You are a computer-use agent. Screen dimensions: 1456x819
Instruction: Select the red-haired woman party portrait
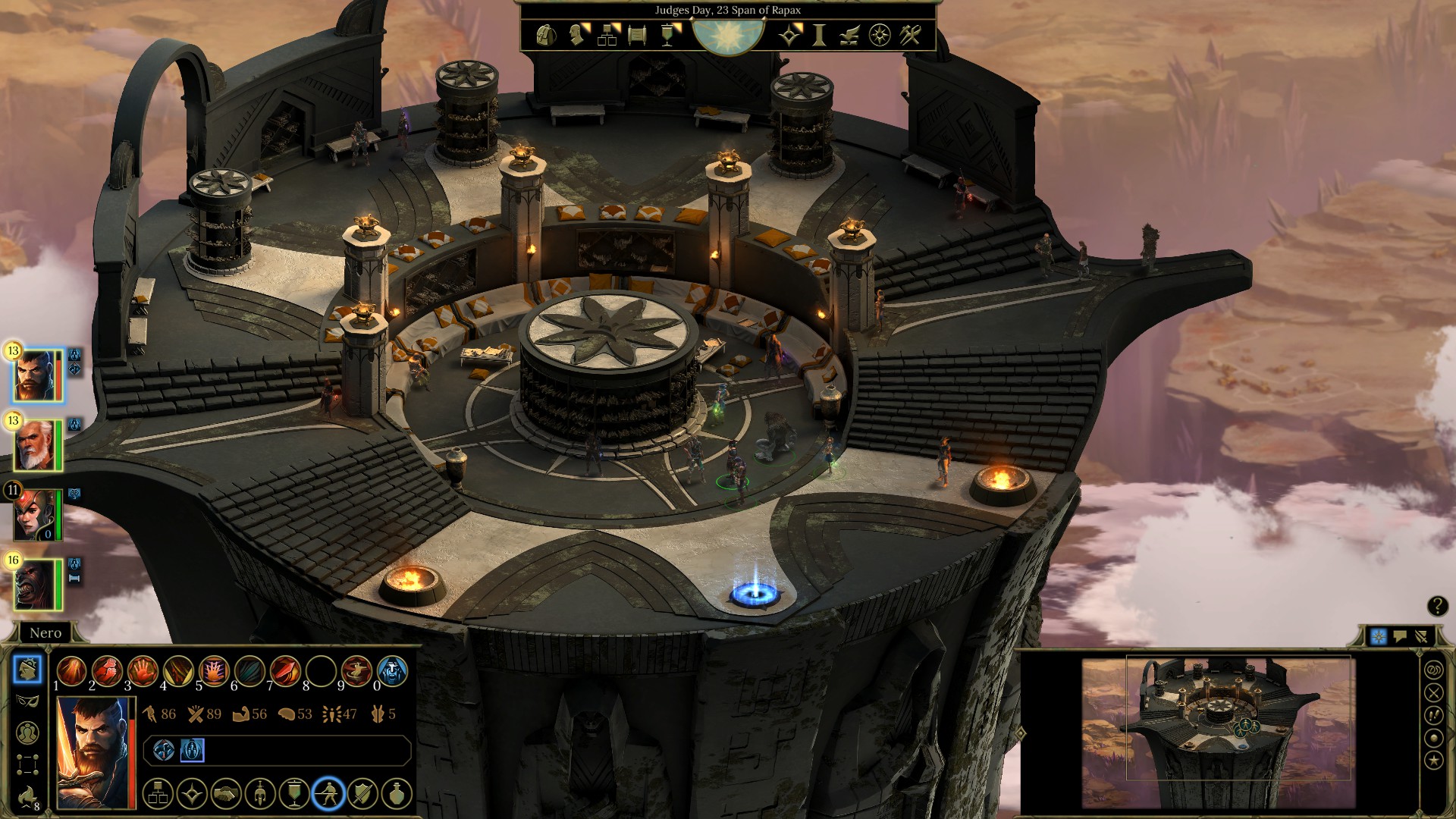coord(36,515)
